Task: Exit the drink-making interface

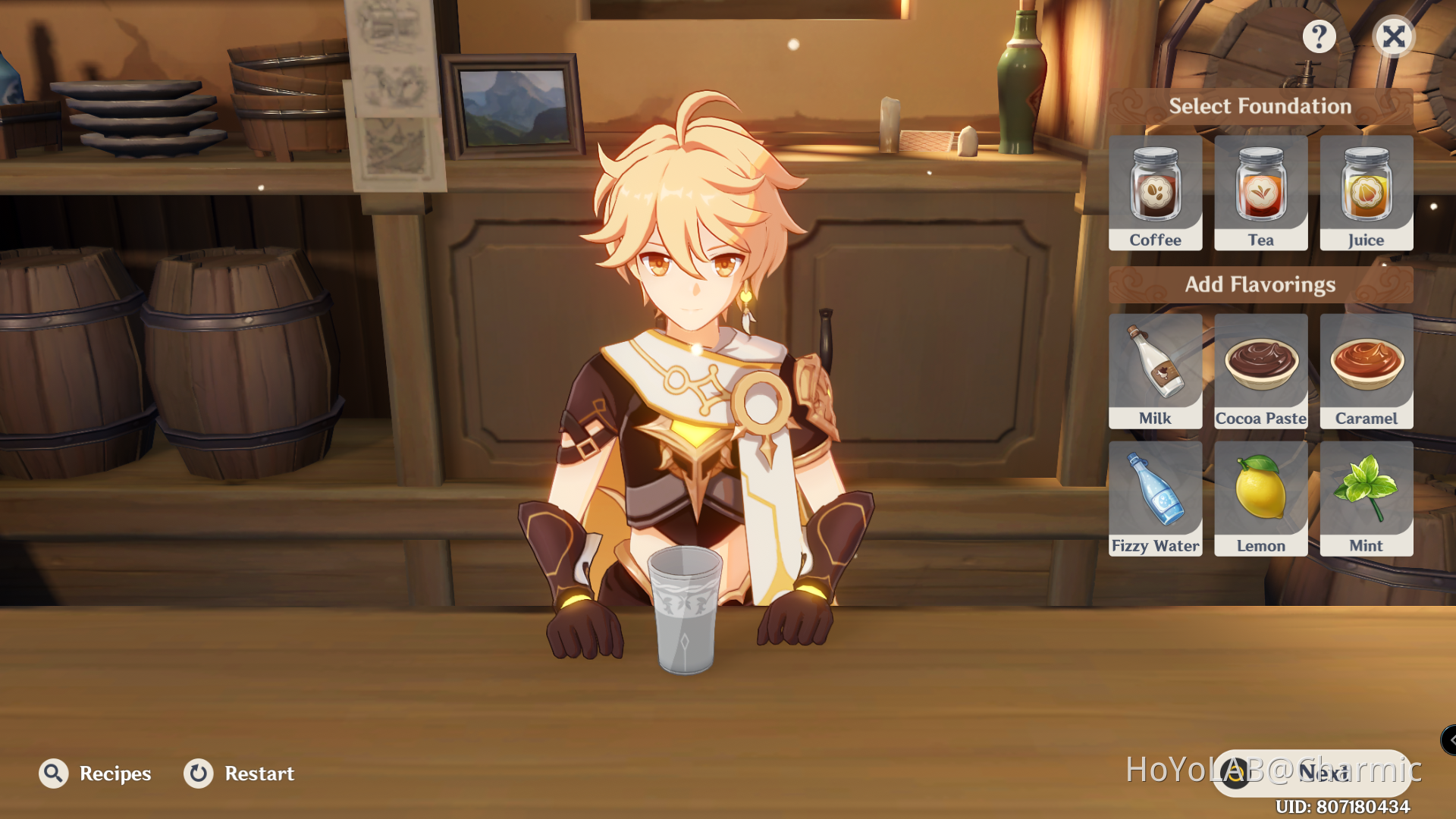Action: 1394,36
